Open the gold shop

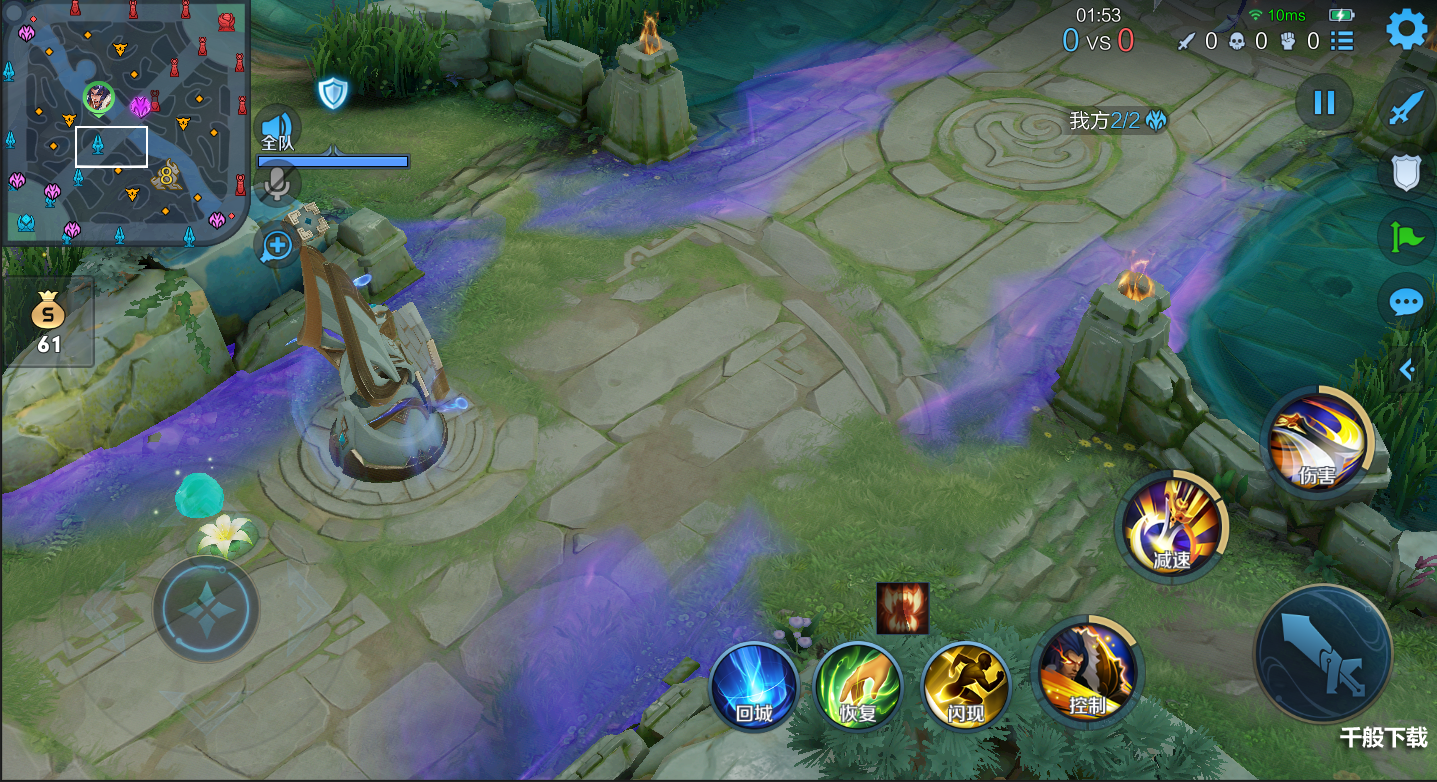[48, 322]
